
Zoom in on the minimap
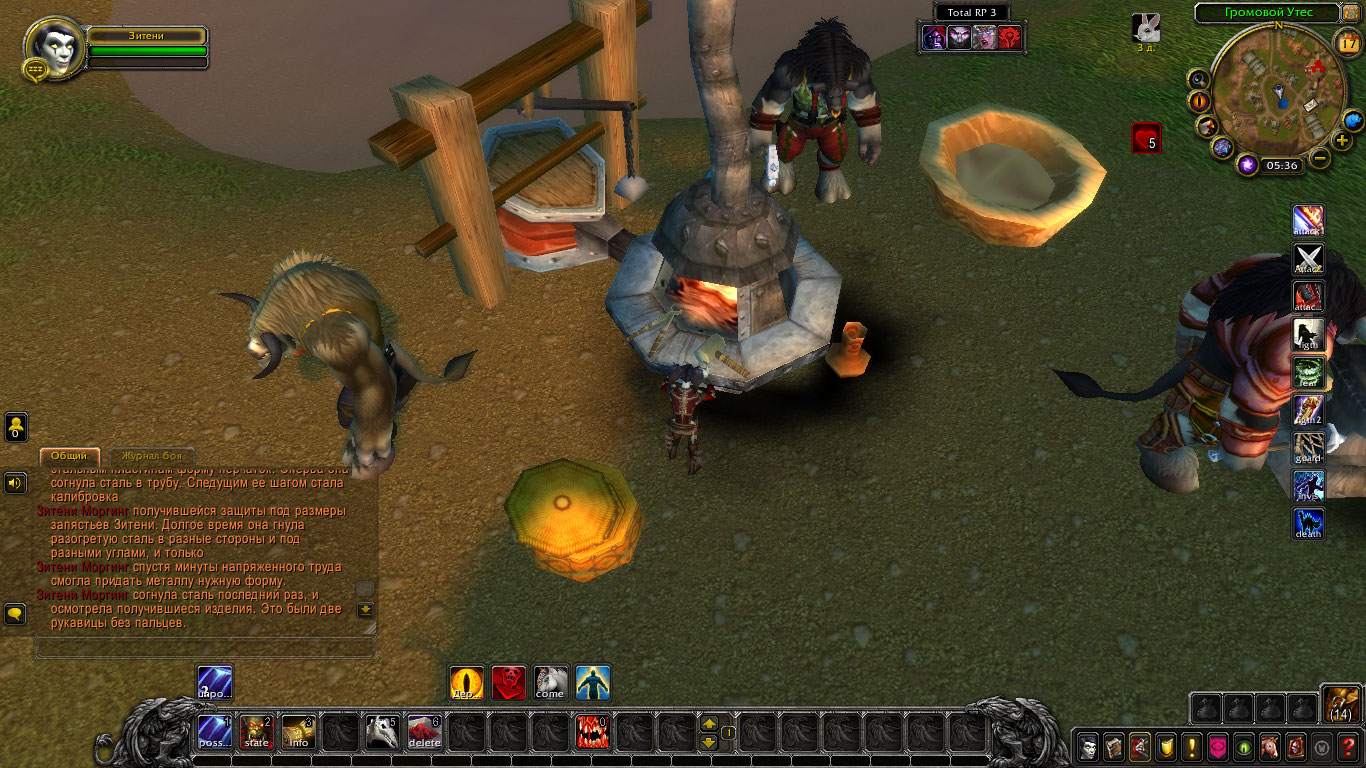pyautogui.click(x=1342, y=140)
